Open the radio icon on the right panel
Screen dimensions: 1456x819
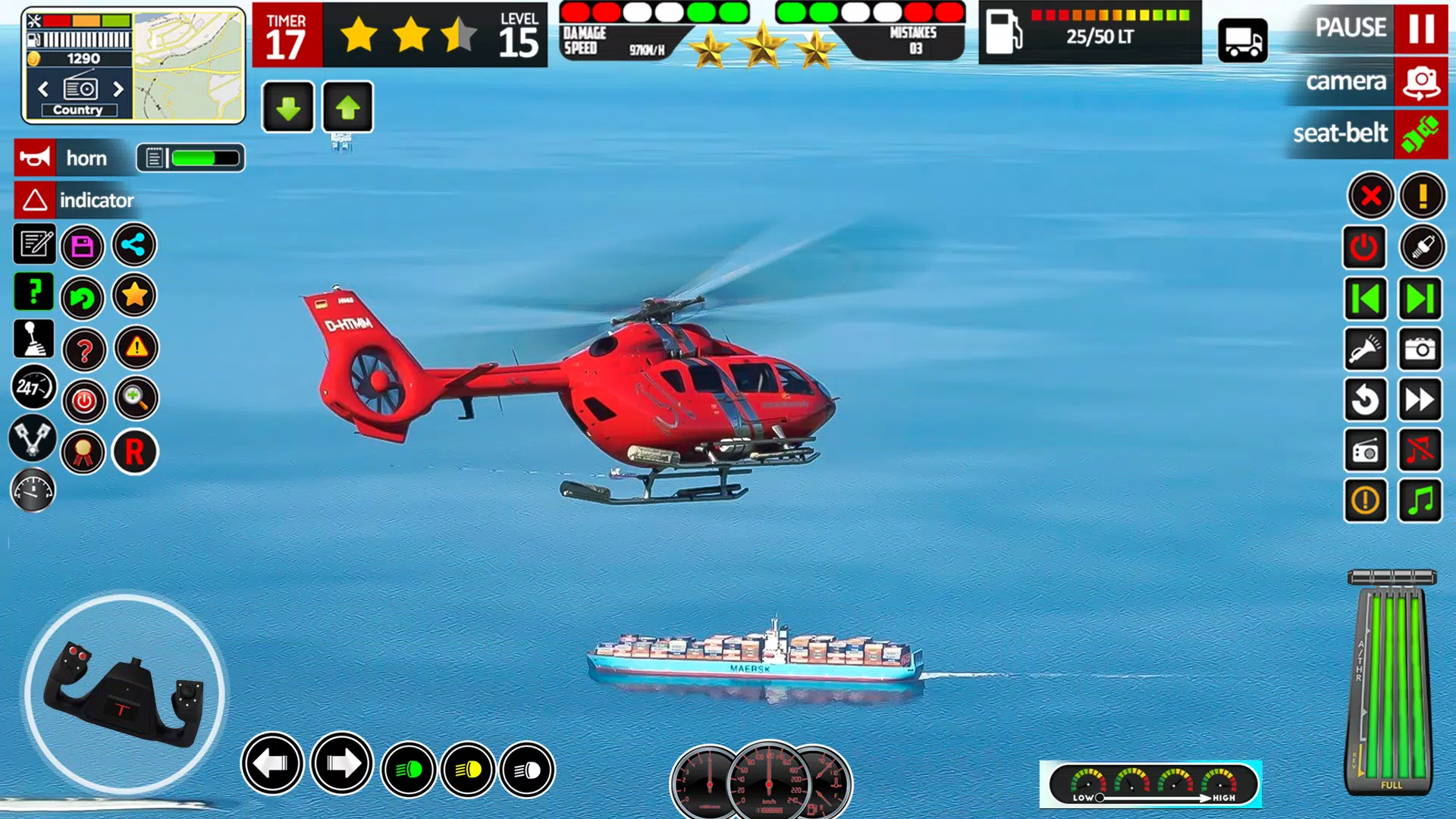coord(1366,450)
